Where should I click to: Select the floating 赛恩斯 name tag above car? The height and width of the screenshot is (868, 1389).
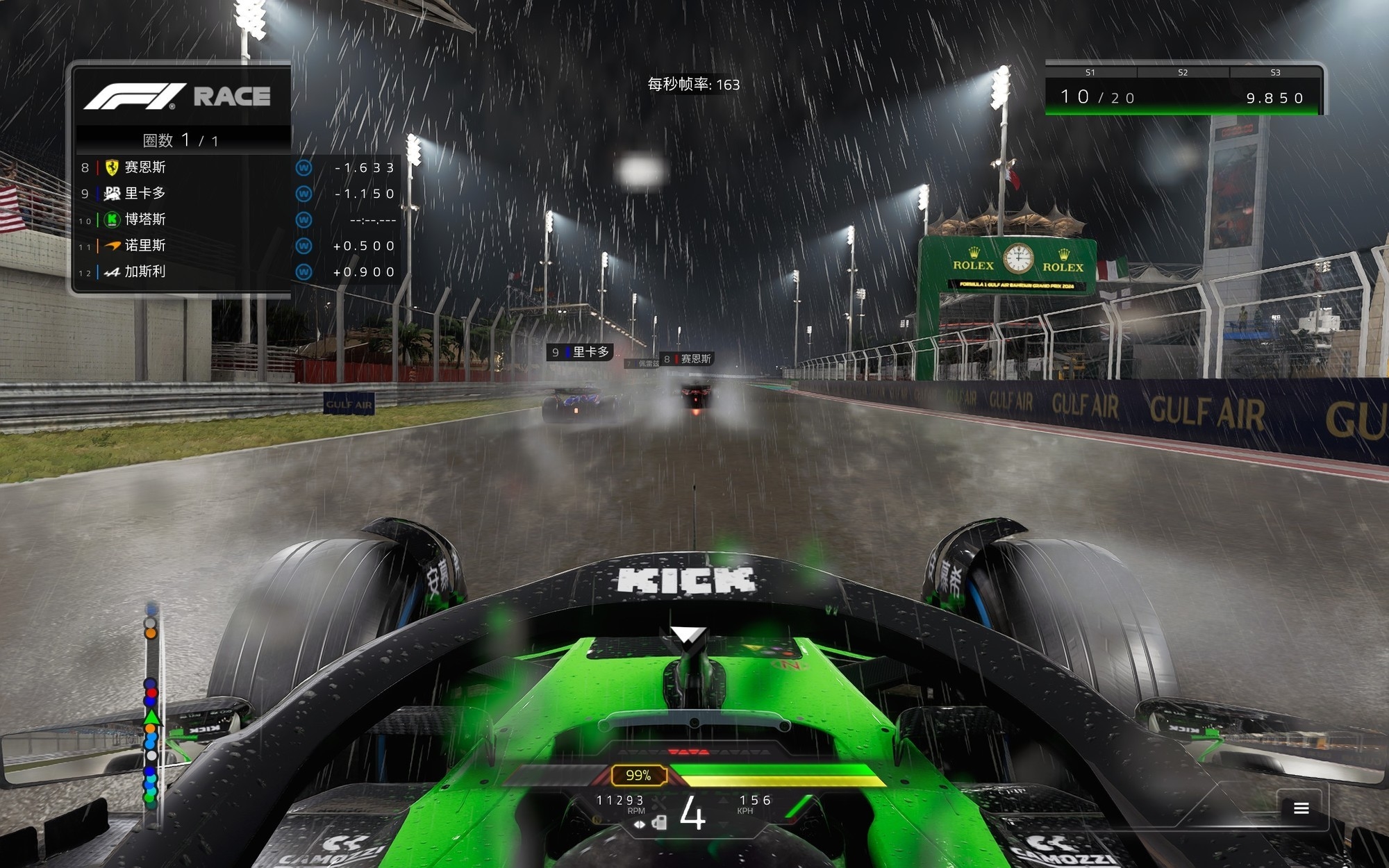click(688, 359)
